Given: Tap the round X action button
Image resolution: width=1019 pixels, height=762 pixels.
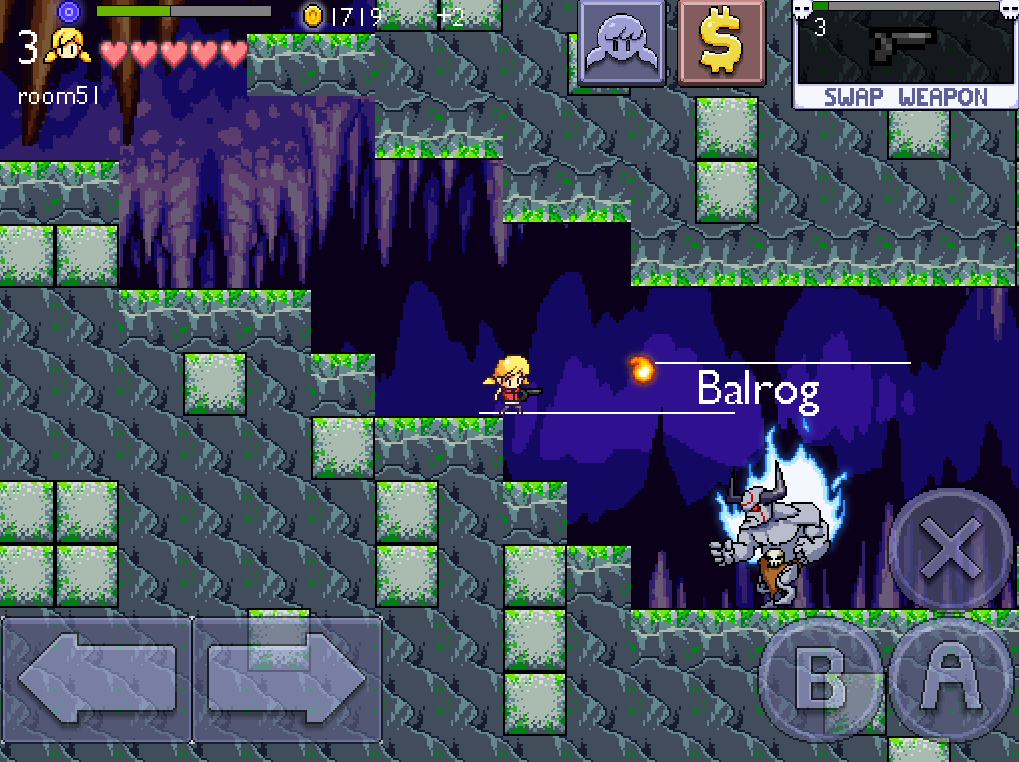Looking at the screenshot, I should pyautogui.click(x=949, y=549).
